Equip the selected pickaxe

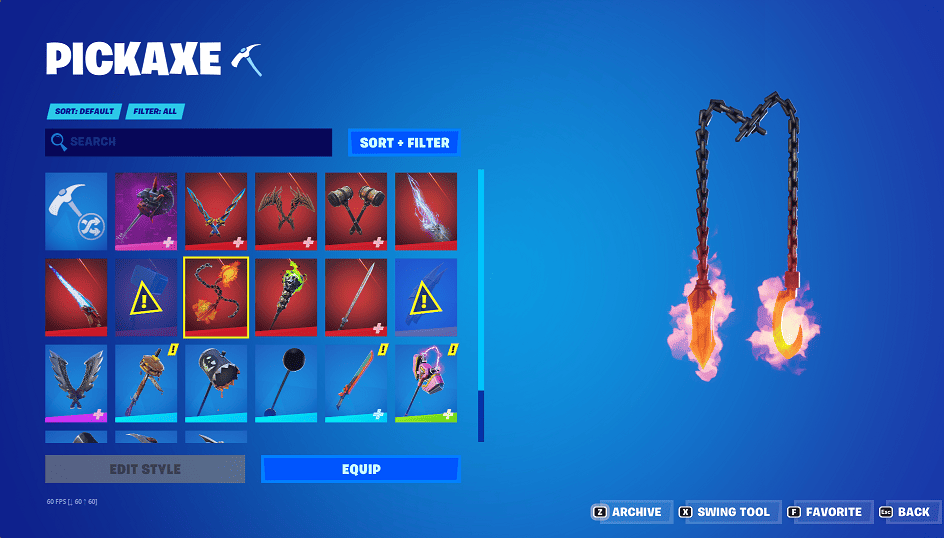click(360, 469)
